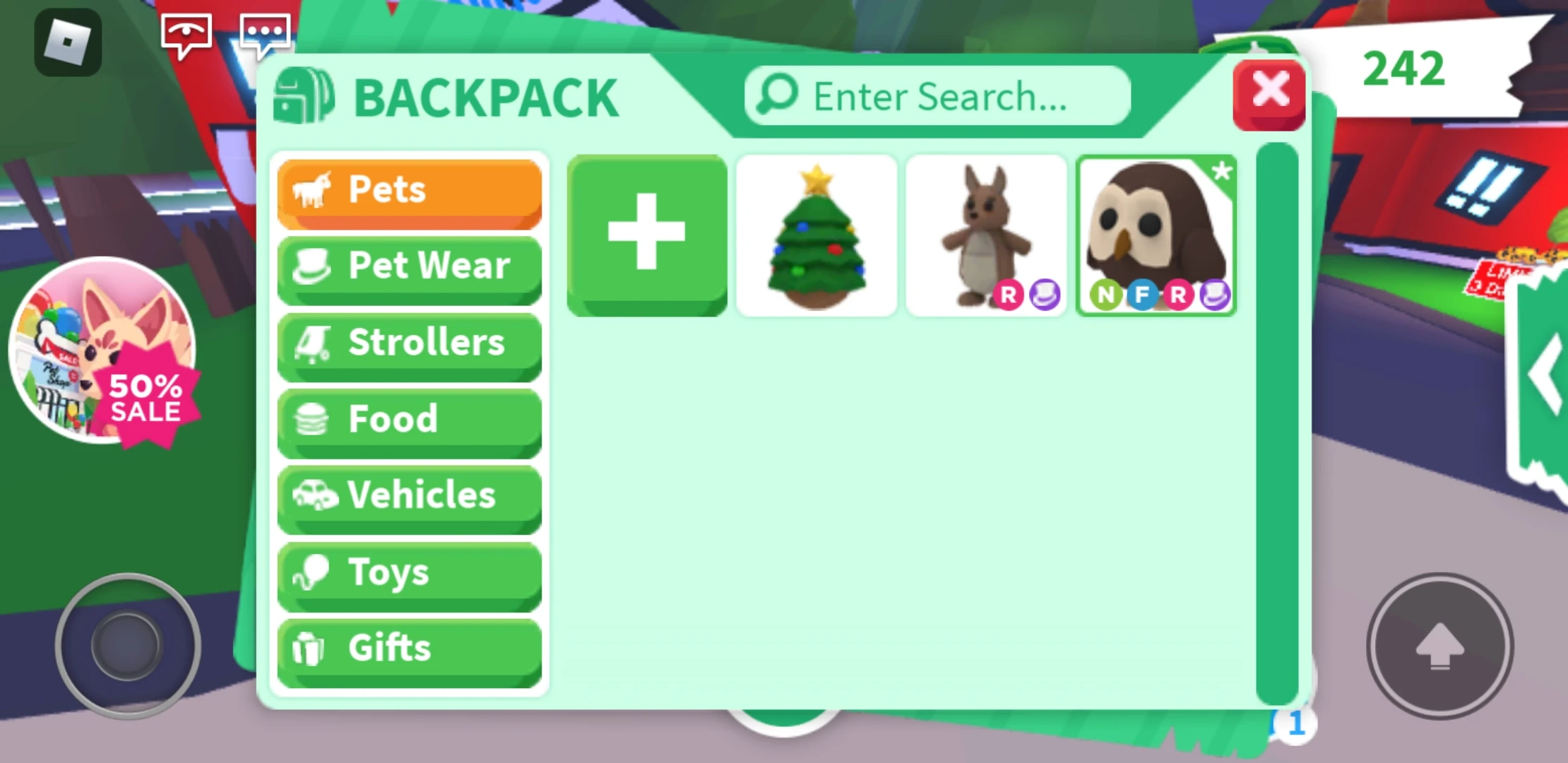Screen dimensions: 1568x763
Task: Select the Pet Wear category
Action: [x=410, y=267]
